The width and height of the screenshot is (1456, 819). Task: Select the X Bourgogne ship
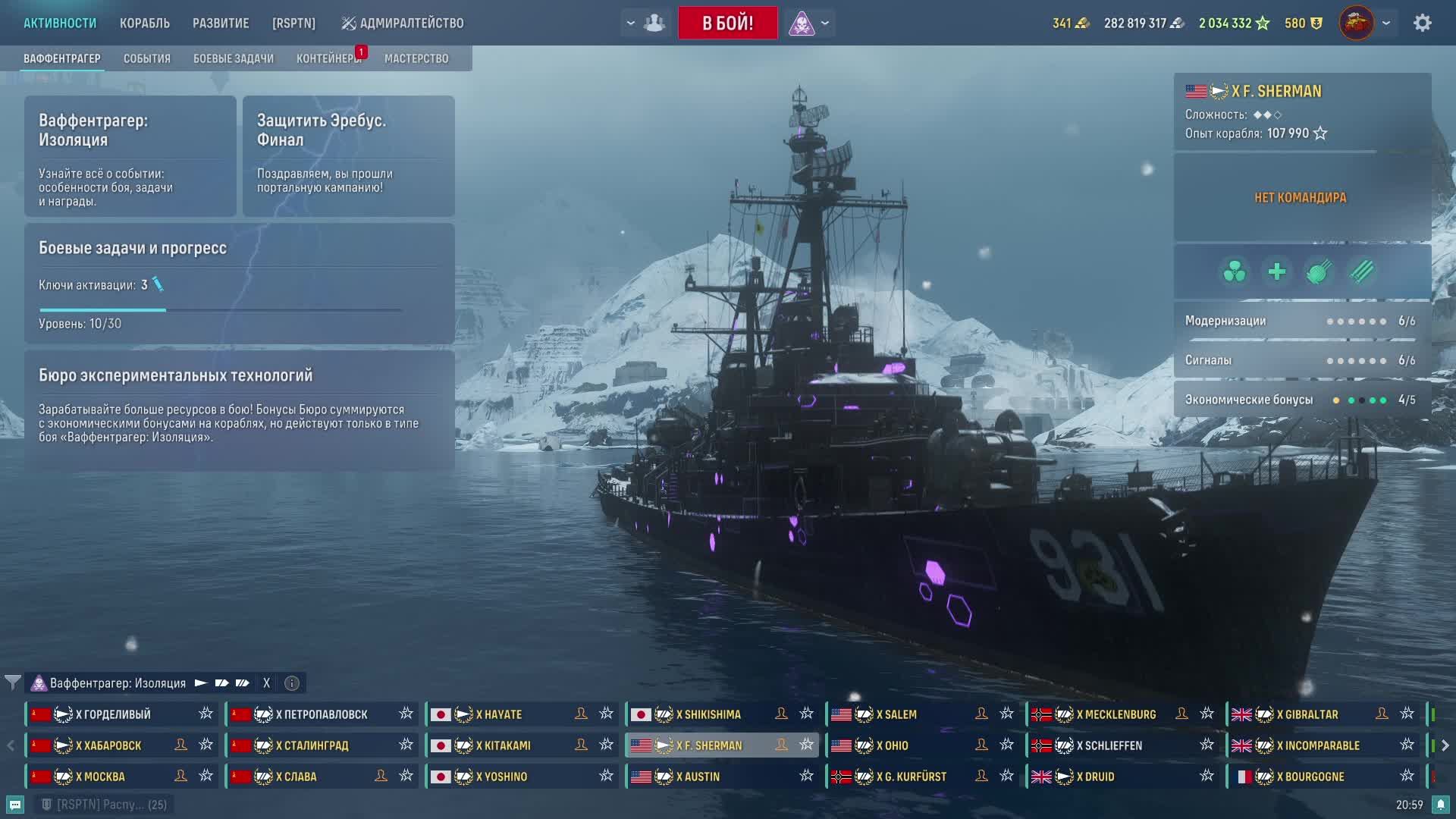pos(1314,777)
